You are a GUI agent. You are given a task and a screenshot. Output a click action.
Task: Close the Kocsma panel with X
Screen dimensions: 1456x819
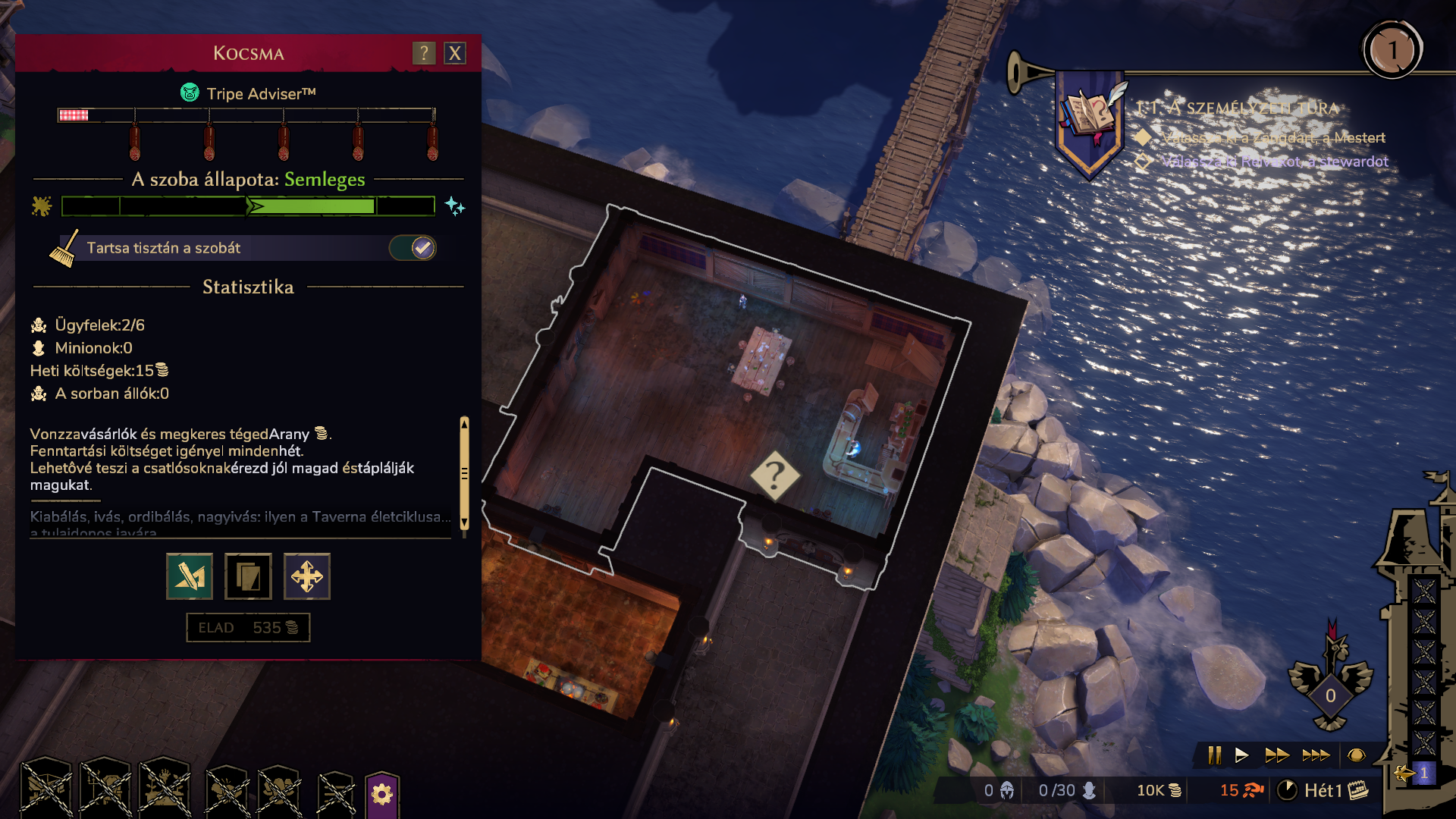tap(455, 54)
